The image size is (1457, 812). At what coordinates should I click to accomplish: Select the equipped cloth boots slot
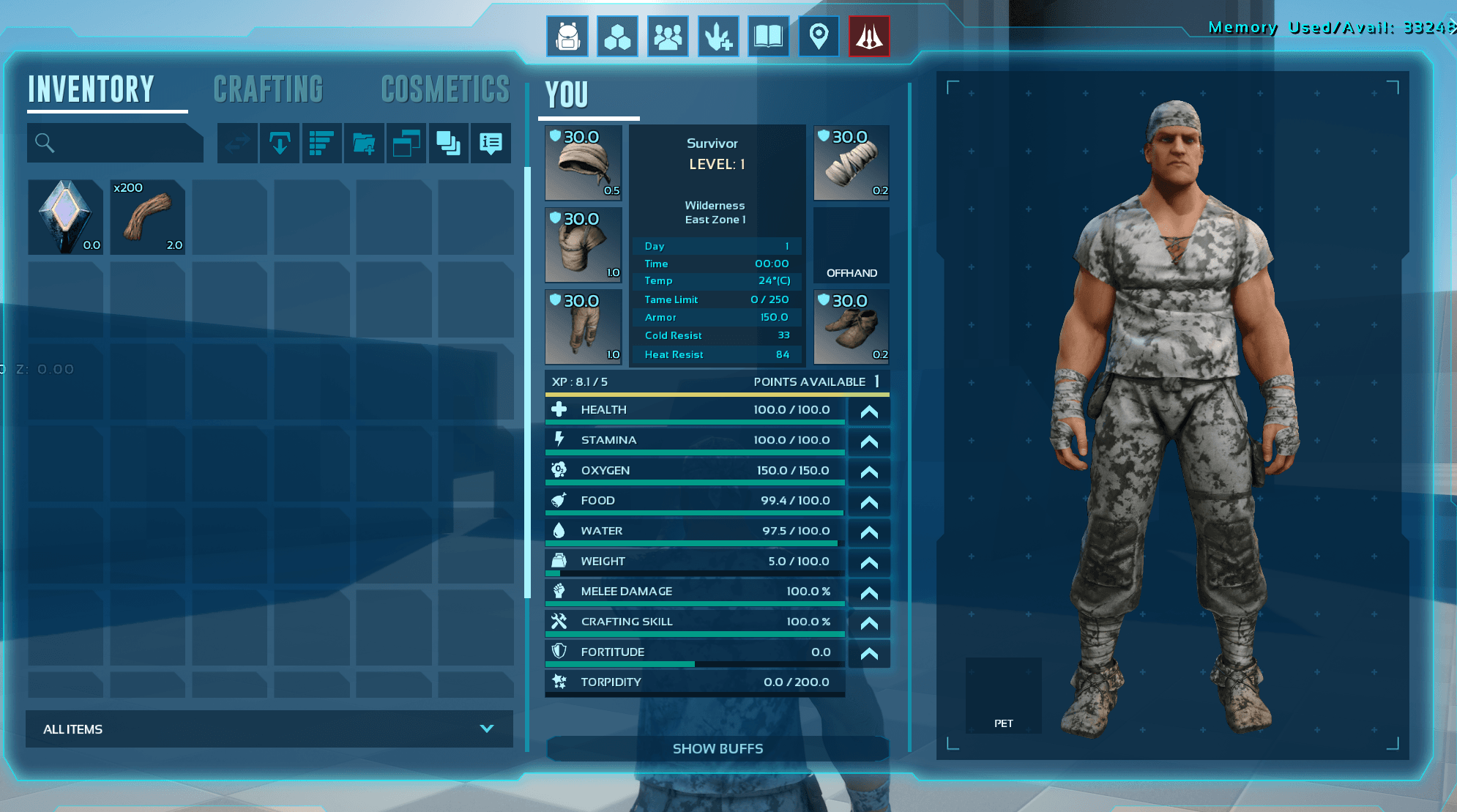(852, 327)
